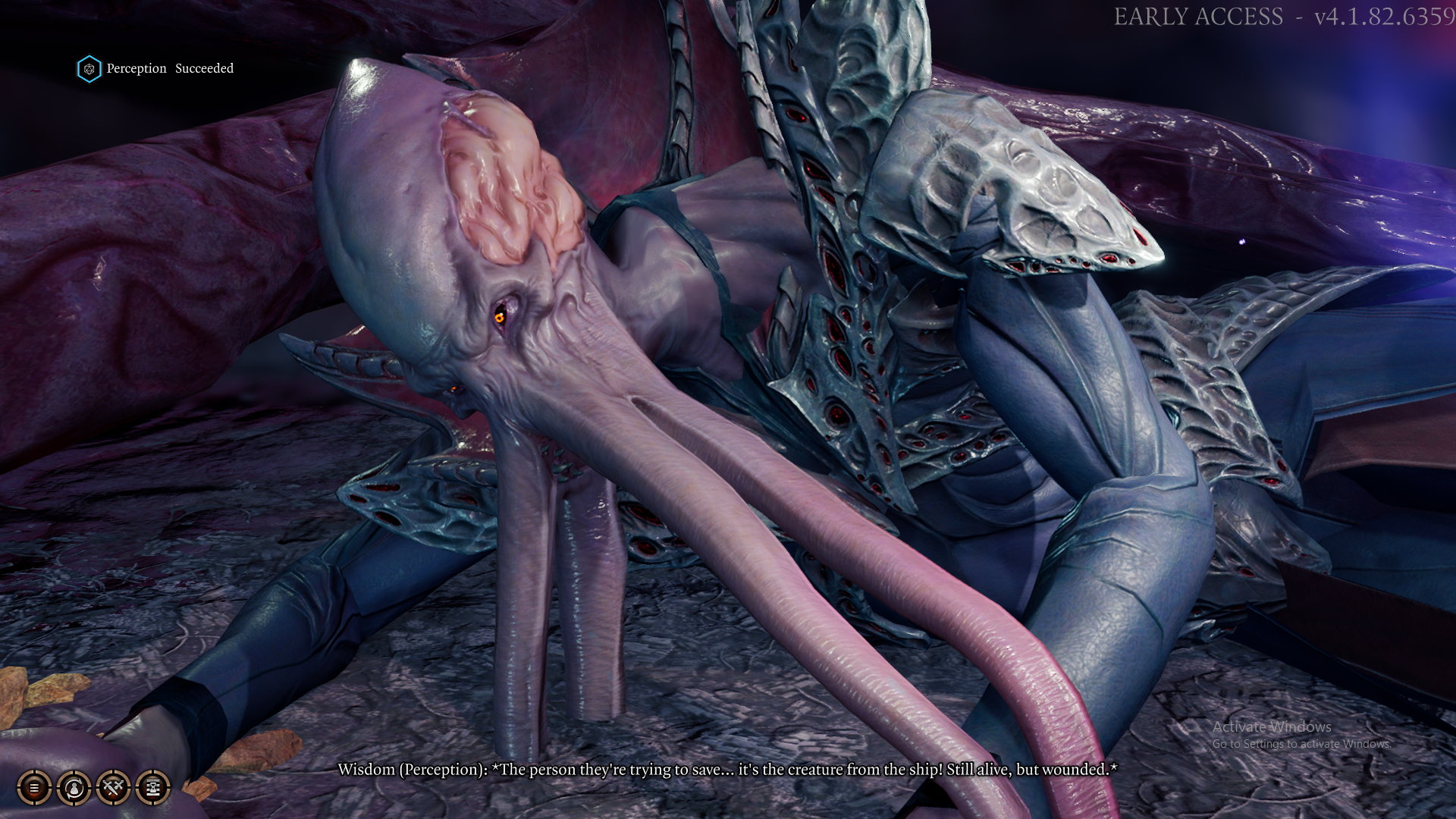Select the crossed swords icon
The height and width of the screenshot is (819, 1456).
(114, 788)
